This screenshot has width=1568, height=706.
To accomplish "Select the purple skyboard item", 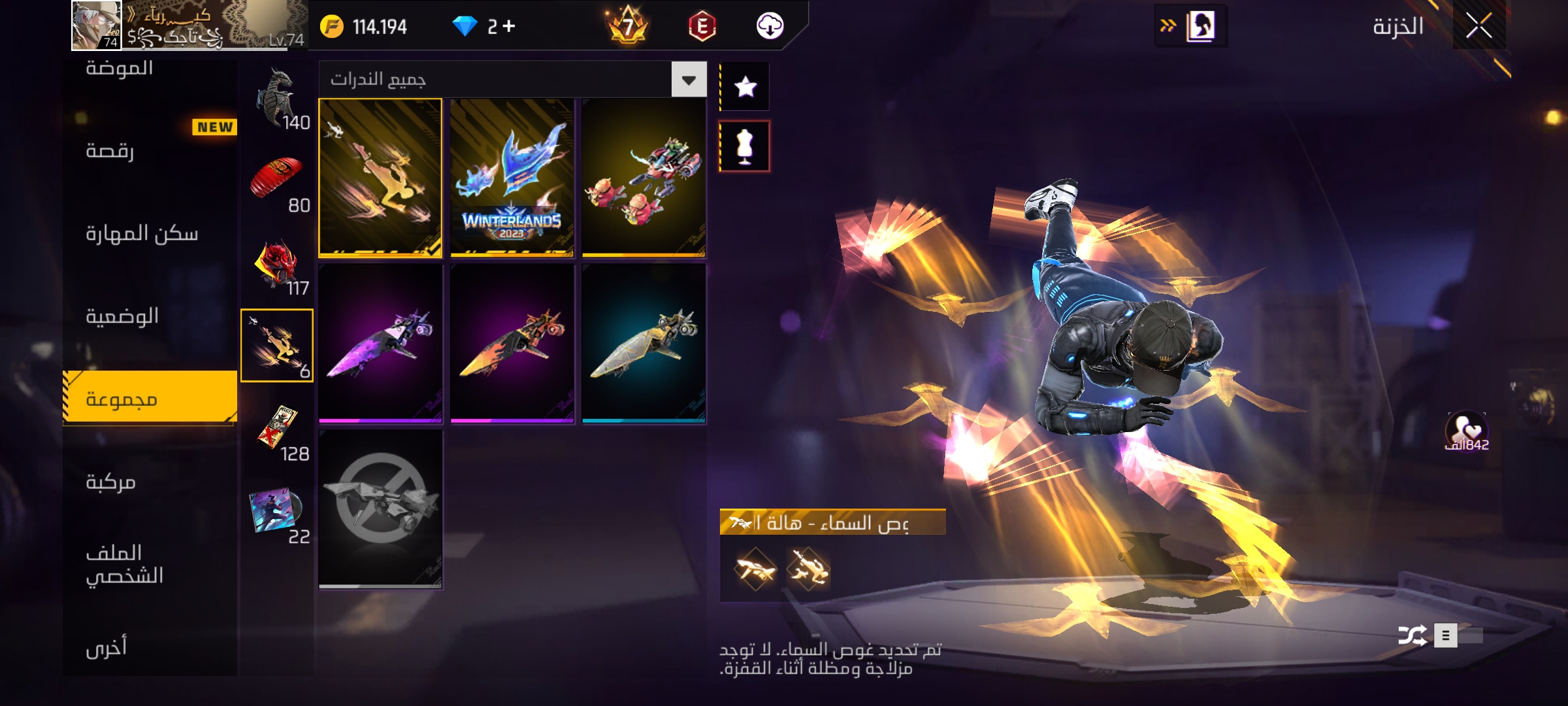I will coord(380,344).
